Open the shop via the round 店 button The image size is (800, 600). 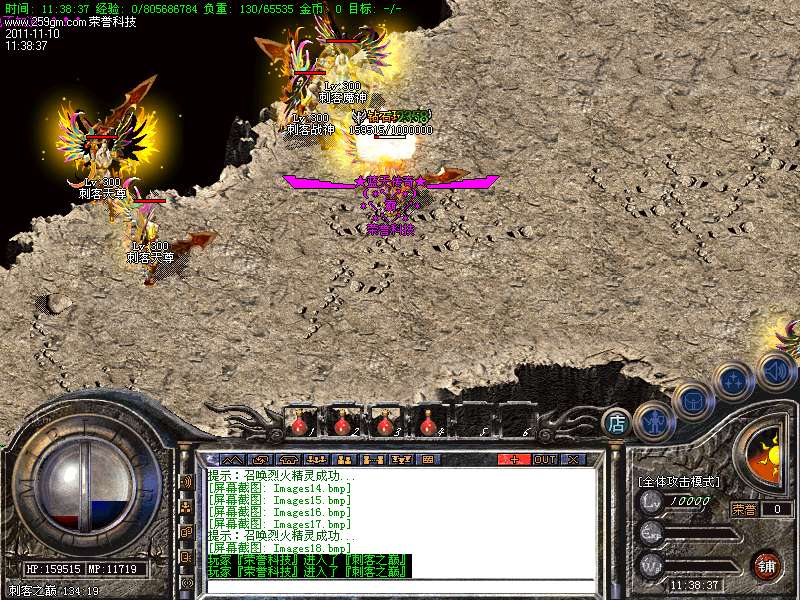tap(617, 423)
